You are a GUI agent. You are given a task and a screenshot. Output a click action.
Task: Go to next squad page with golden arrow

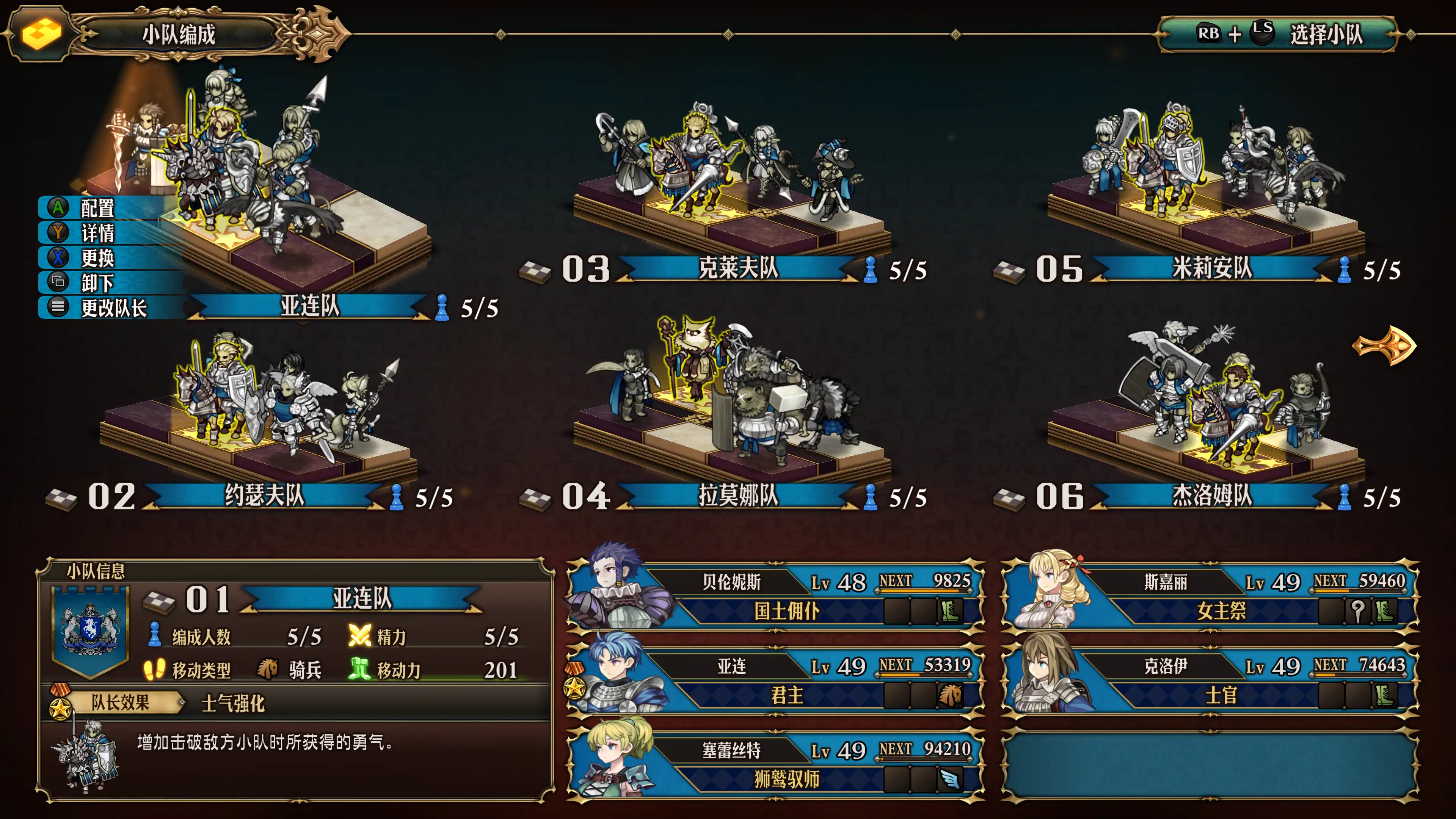[1384, 345]
